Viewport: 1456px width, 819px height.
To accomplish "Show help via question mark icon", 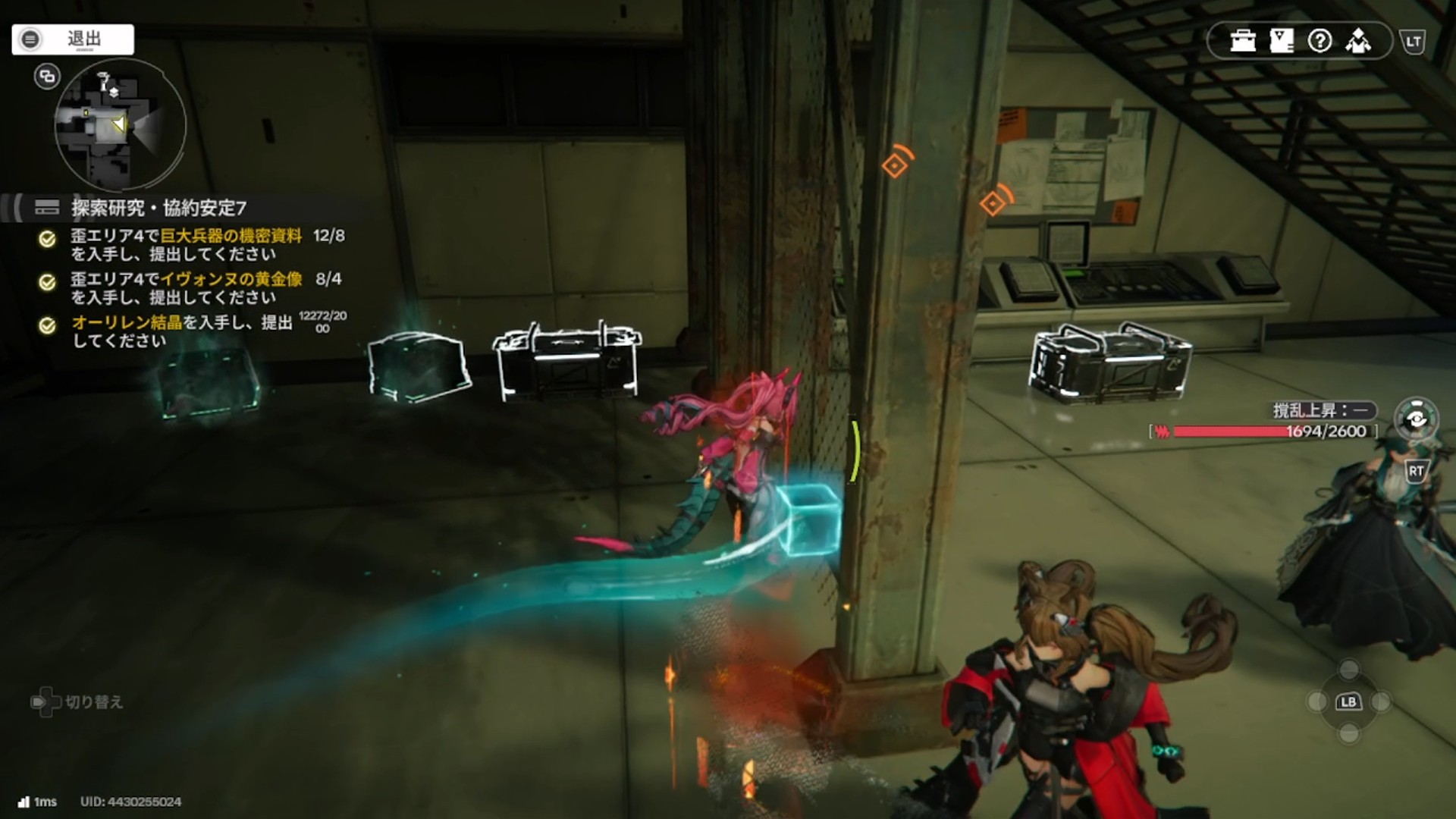I will click(1320, 41).
